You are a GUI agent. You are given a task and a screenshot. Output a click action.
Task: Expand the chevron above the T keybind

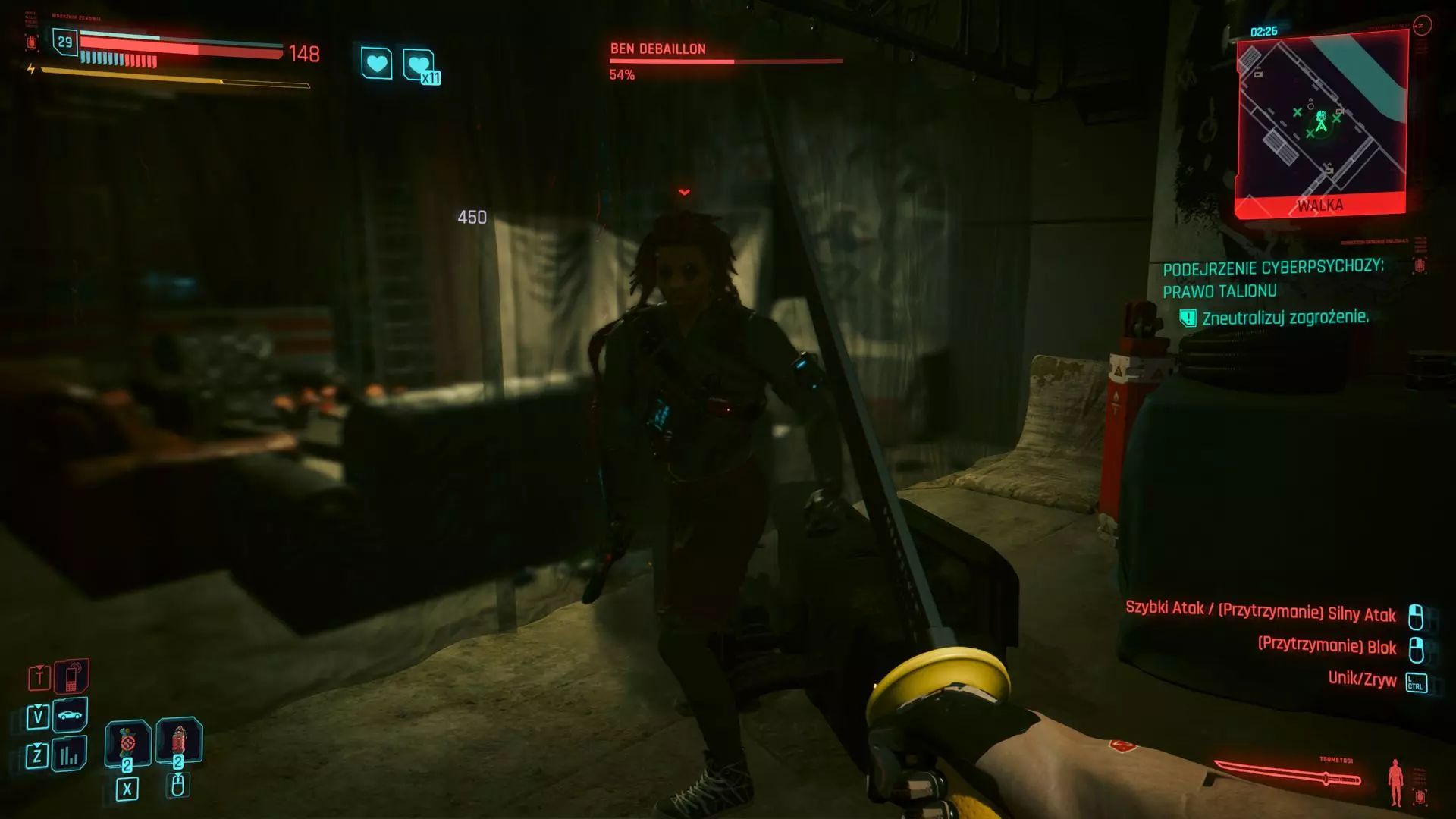coord(38,667)
